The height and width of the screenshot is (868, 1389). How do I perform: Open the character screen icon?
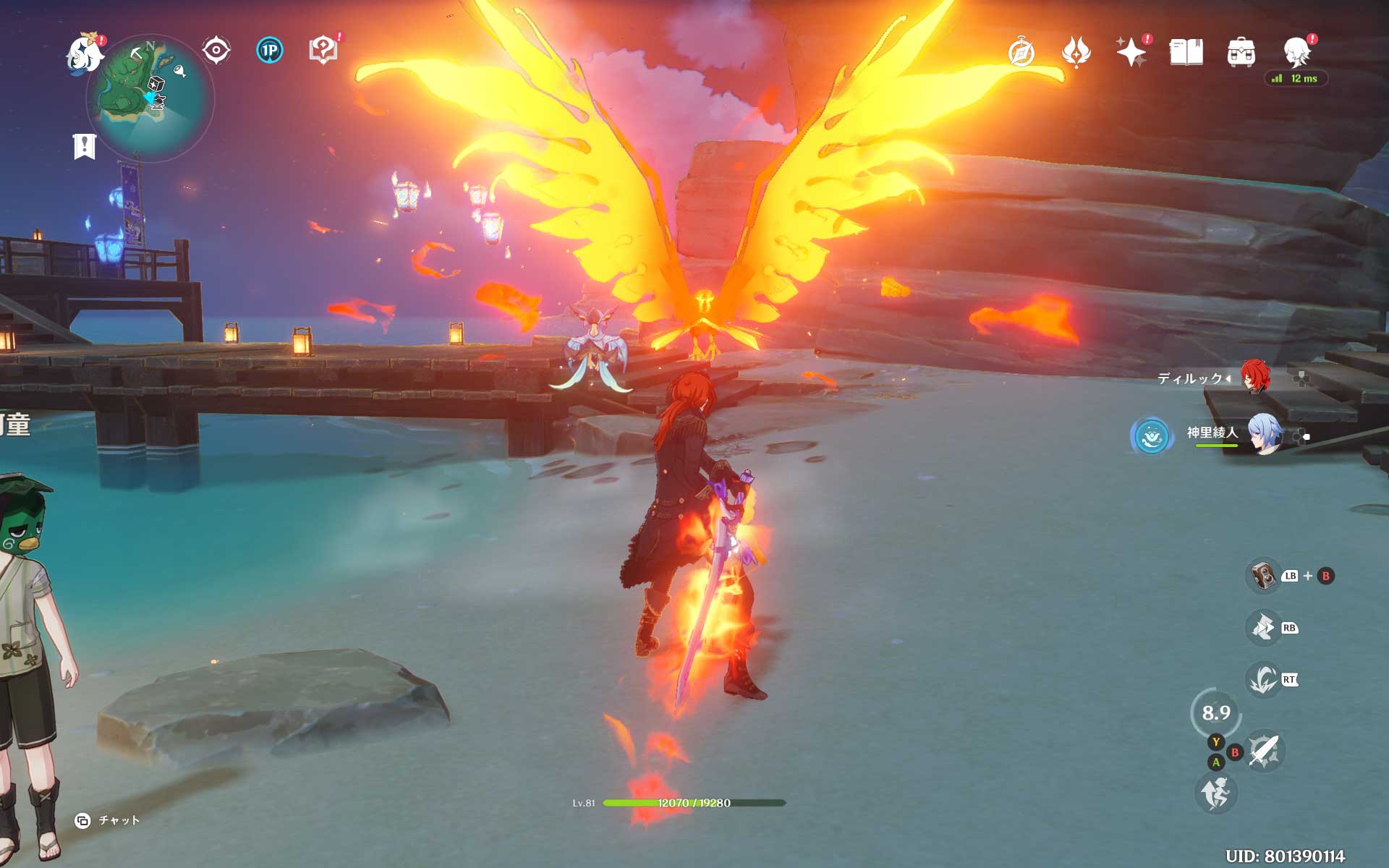pos(1297,53)
